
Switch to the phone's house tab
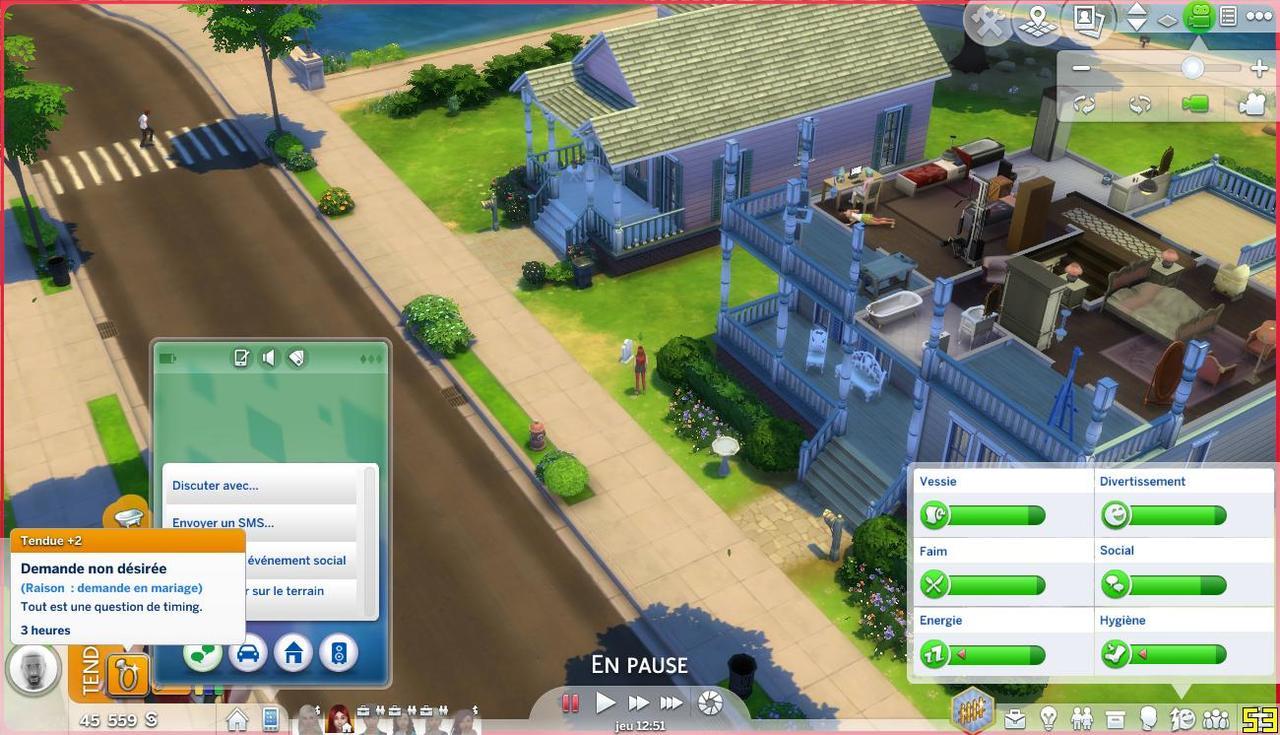tap(293, 654)
